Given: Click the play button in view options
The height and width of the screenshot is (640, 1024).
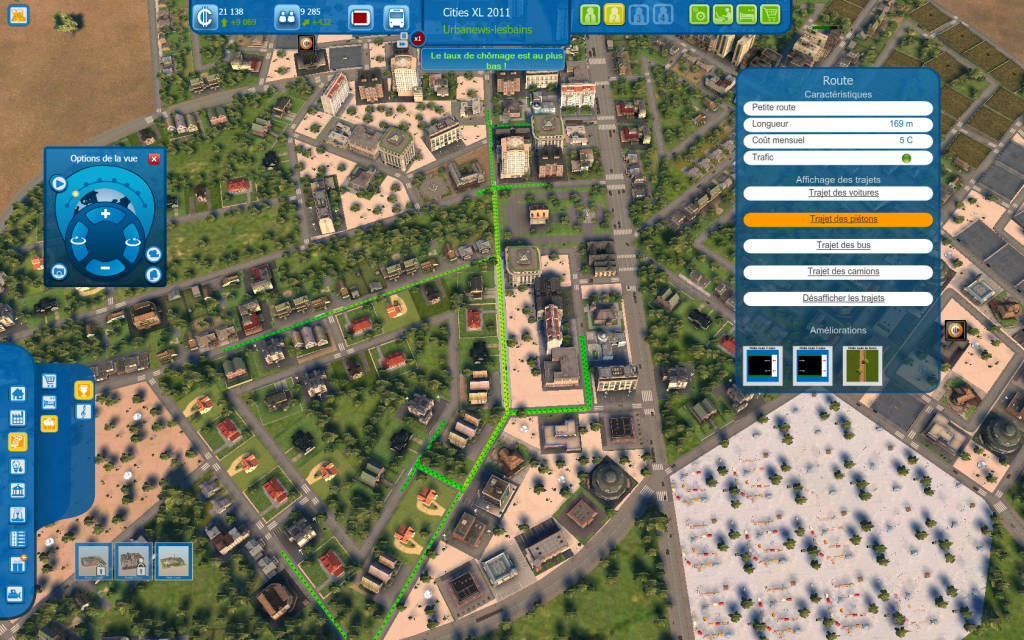Looking at the screenshot, I should [x=59, y=184].
